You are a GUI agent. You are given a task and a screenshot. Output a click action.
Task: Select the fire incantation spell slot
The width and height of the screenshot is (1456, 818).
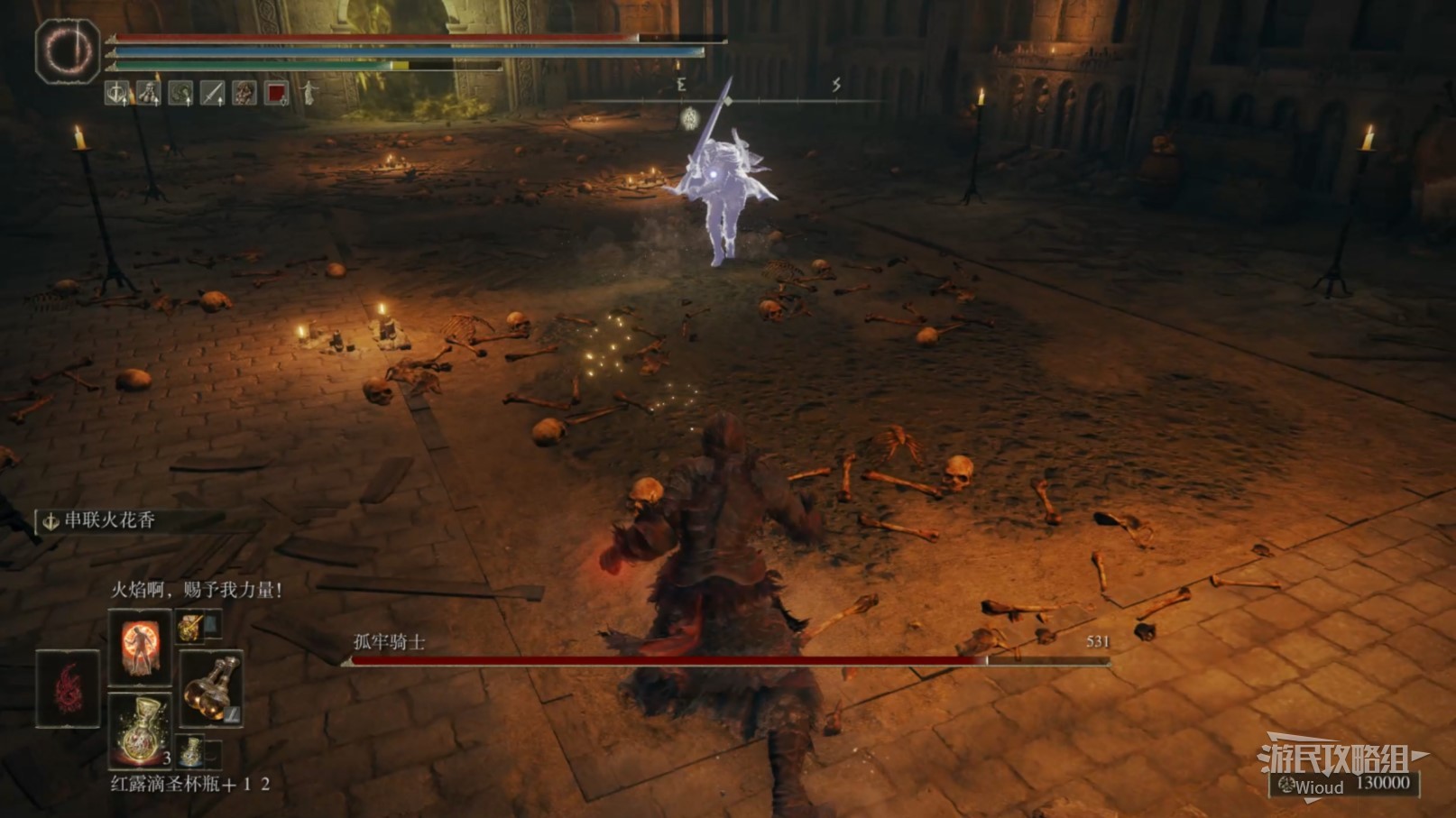tap(140, 647)
